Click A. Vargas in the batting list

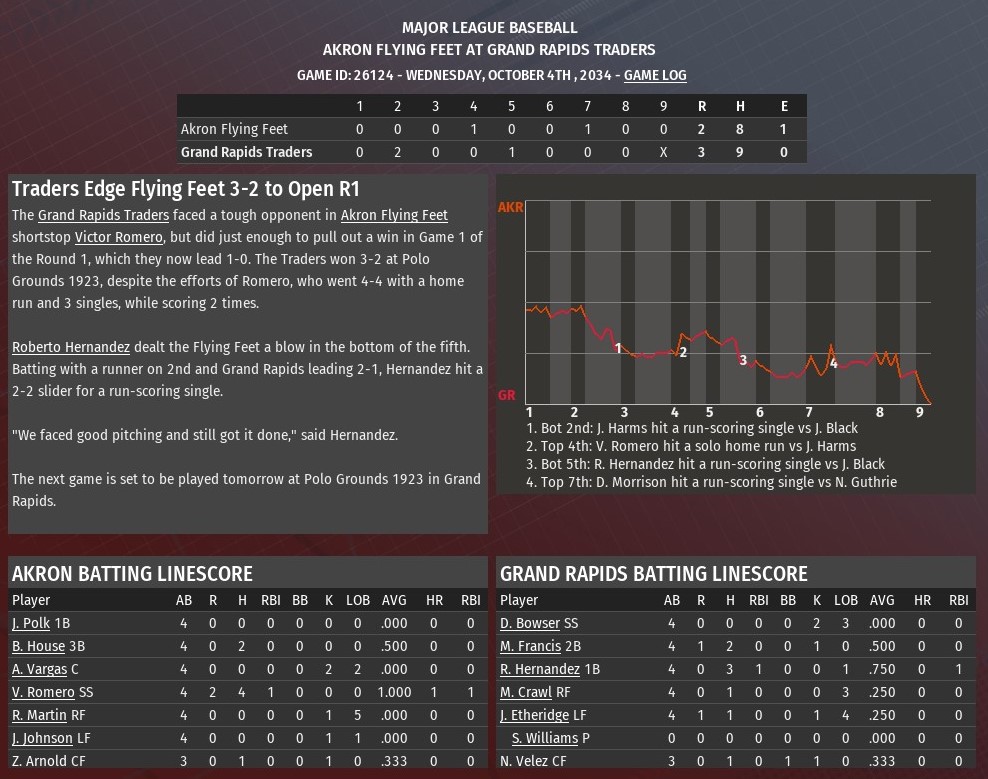click(x=40, y=669)
